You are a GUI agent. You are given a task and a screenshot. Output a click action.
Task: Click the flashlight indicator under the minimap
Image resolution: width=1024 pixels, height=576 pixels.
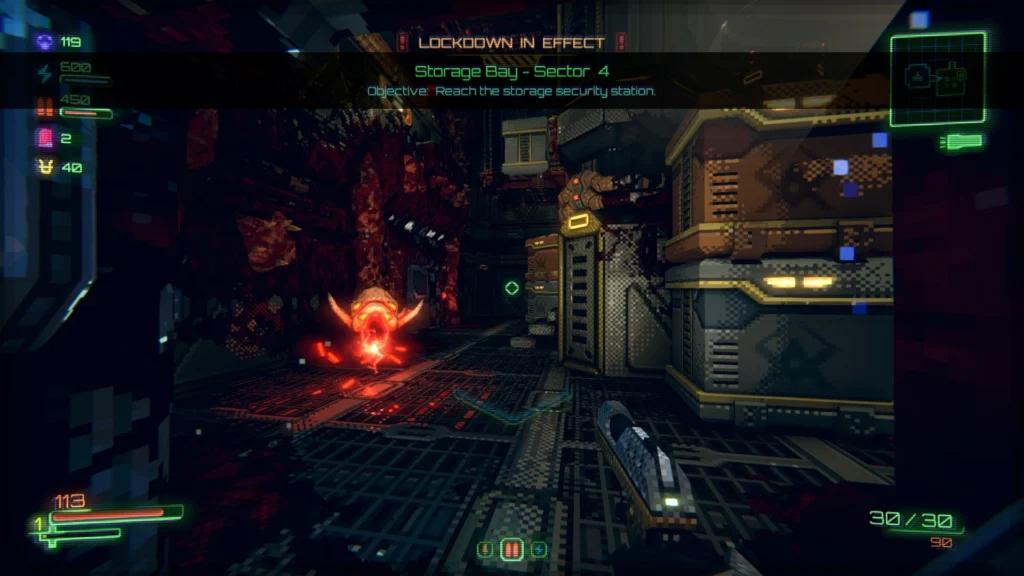click(960, 142)
